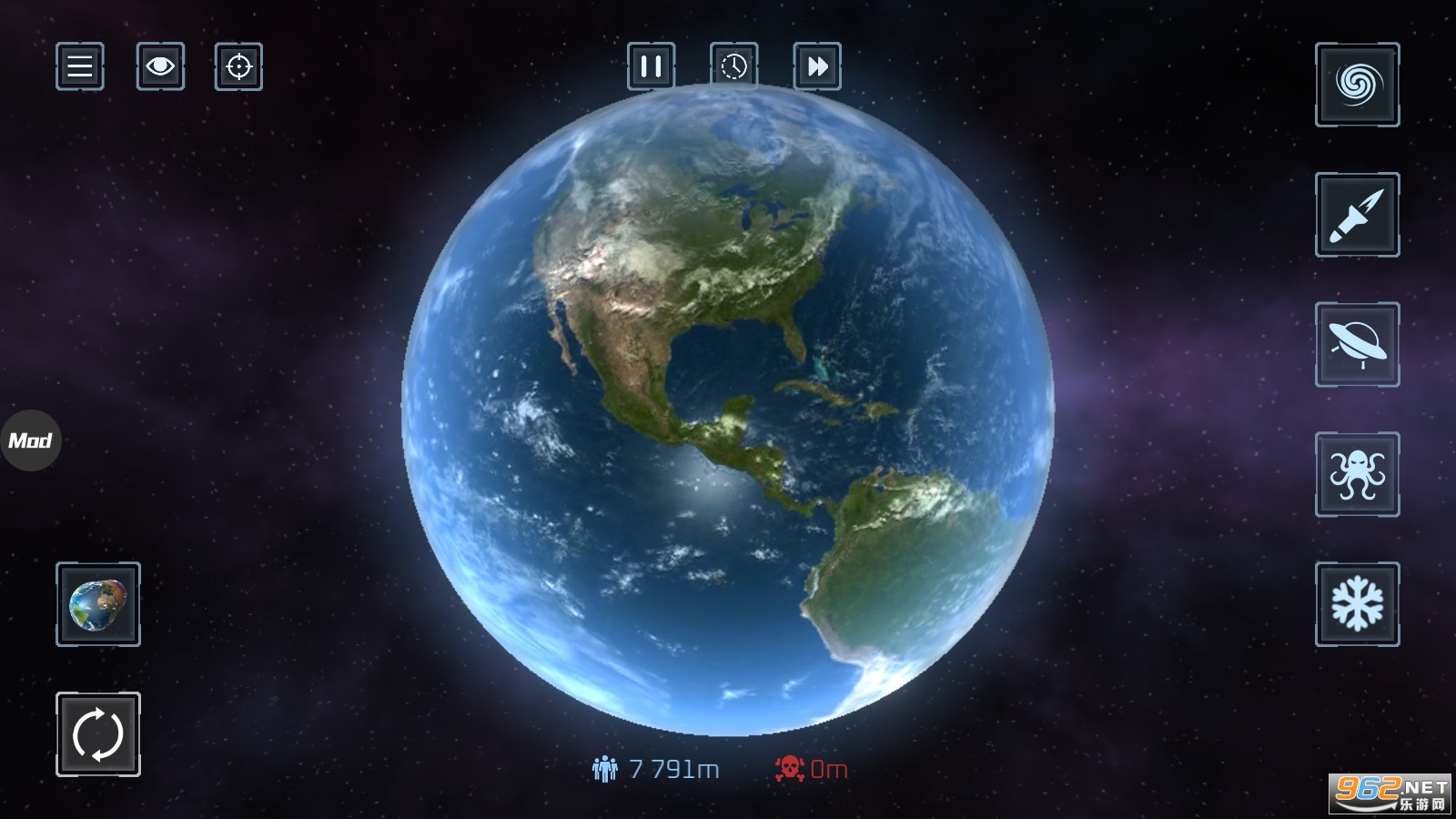Toggle the eye visibility button
1456x819 pixels.
160,66
